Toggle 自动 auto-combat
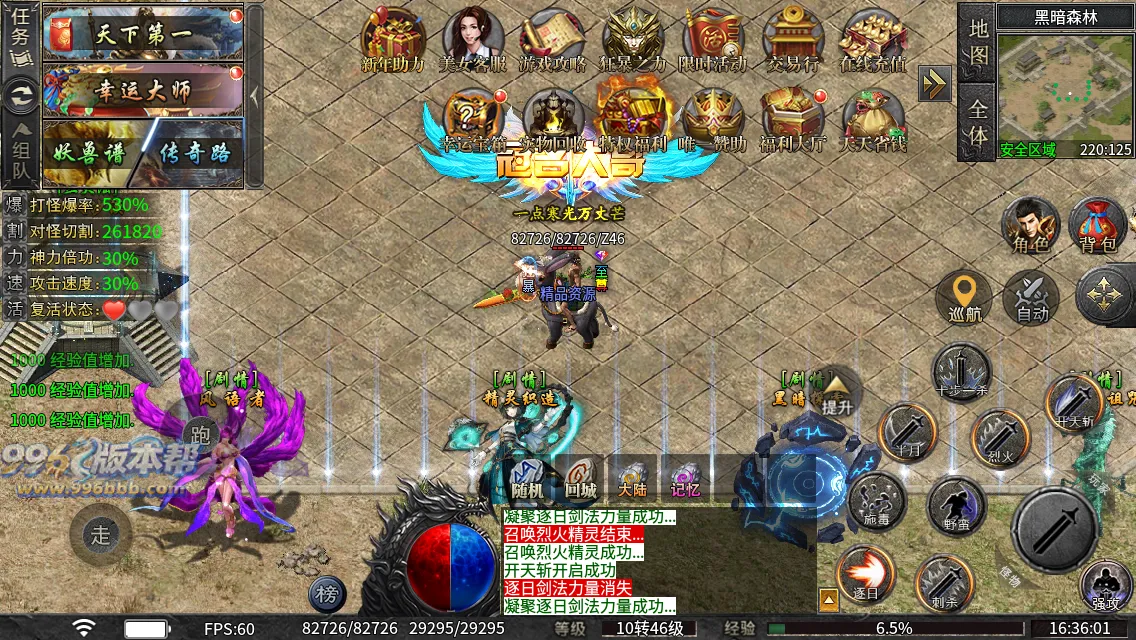The width and height of the screenshot is (1136, 640). [1031, 297]
